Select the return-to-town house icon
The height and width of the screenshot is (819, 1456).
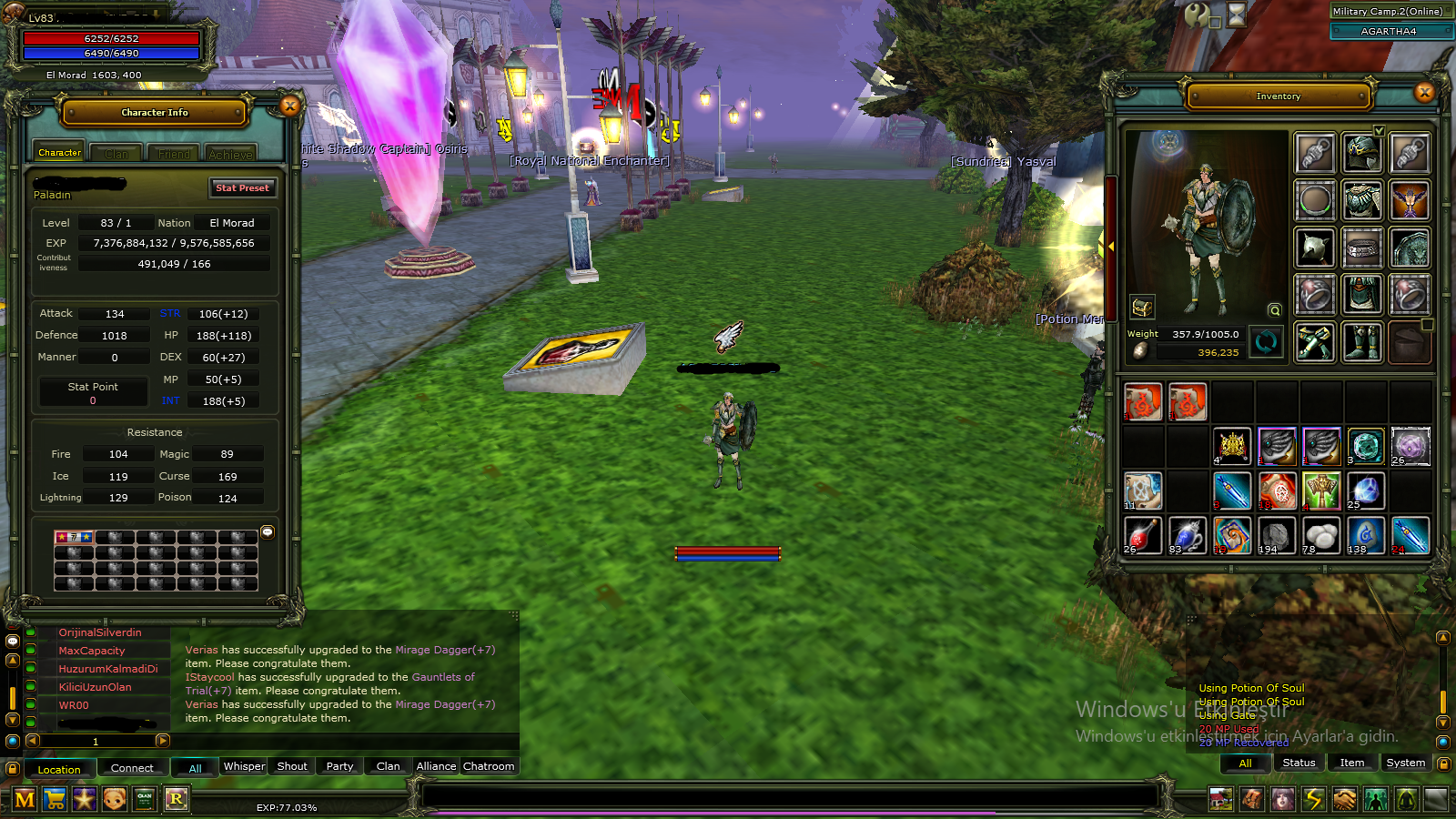point(1220,798)
